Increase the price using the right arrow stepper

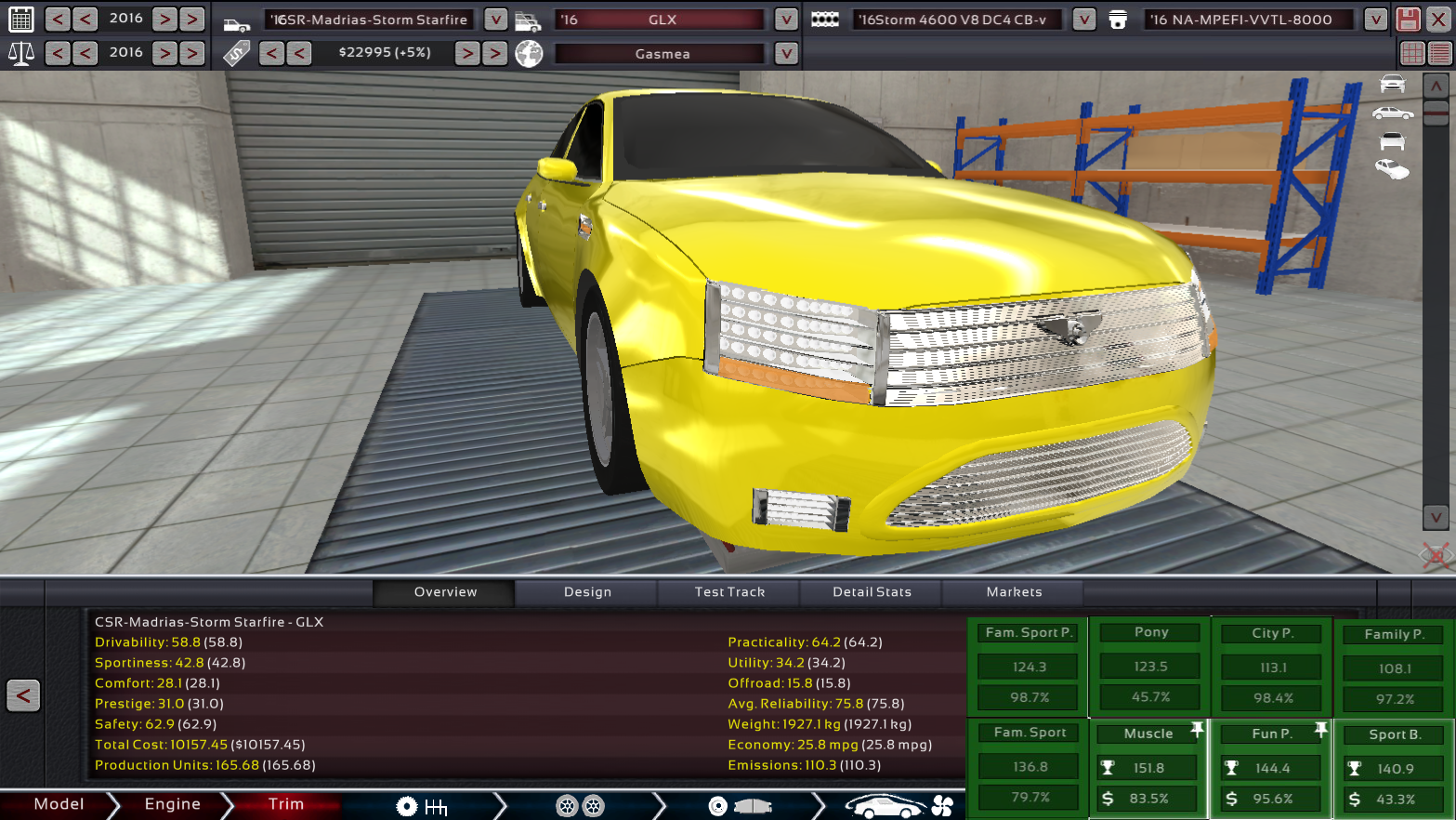pos(467,53)
